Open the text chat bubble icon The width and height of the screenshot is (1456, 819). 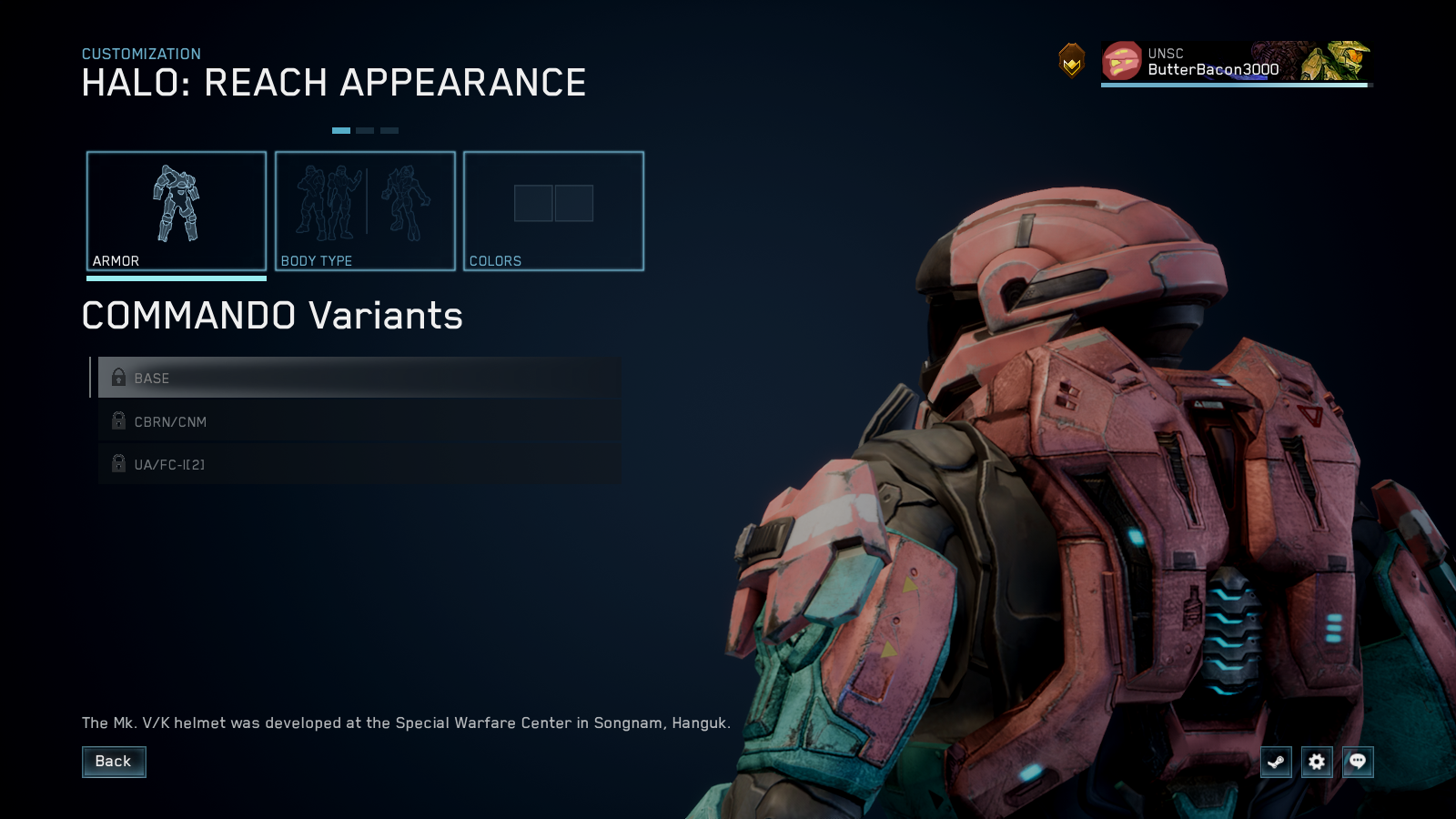point(1356,763)
